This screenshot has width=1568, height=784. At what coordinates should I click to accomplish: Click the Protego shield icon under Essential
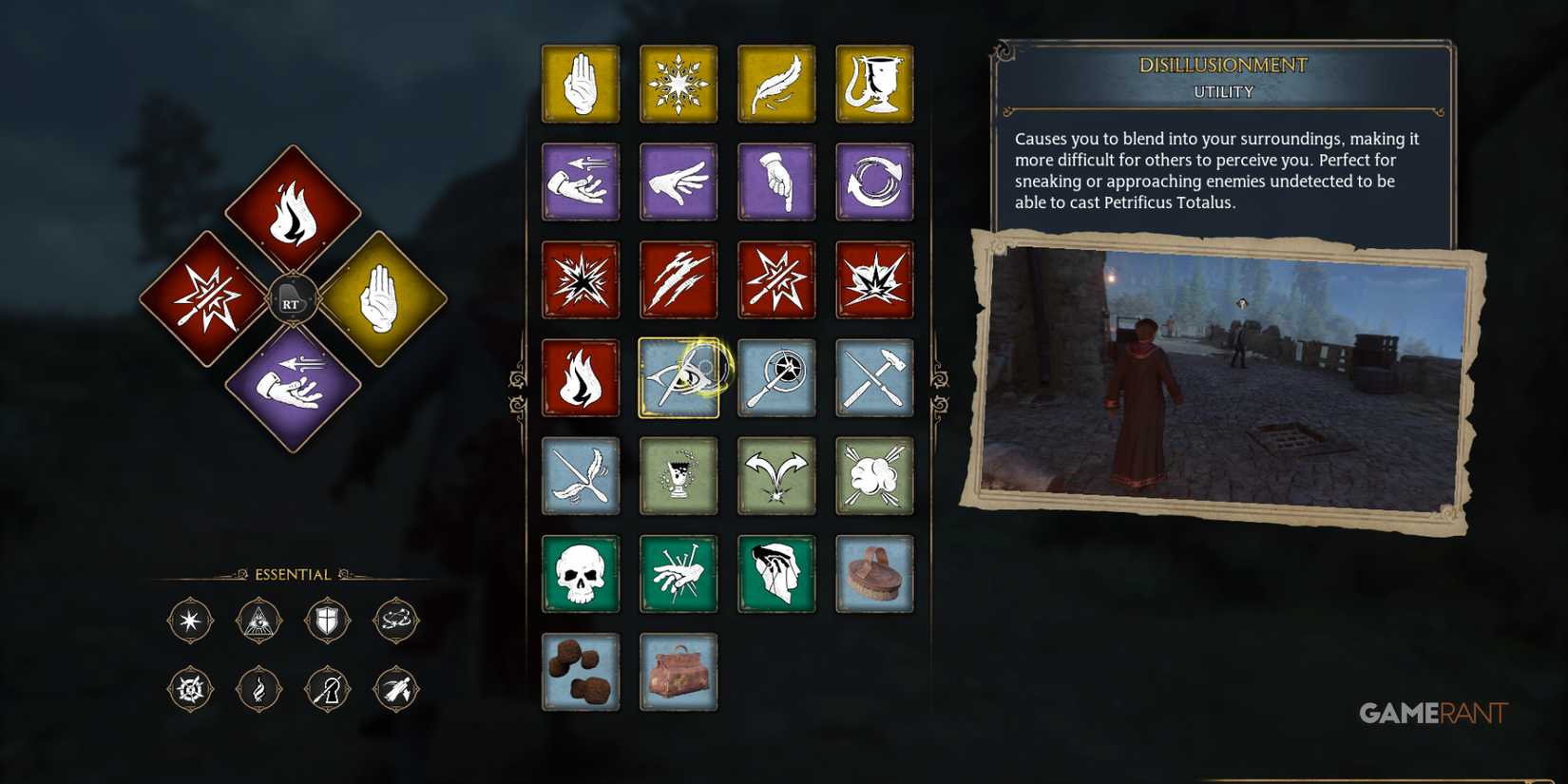327,620
